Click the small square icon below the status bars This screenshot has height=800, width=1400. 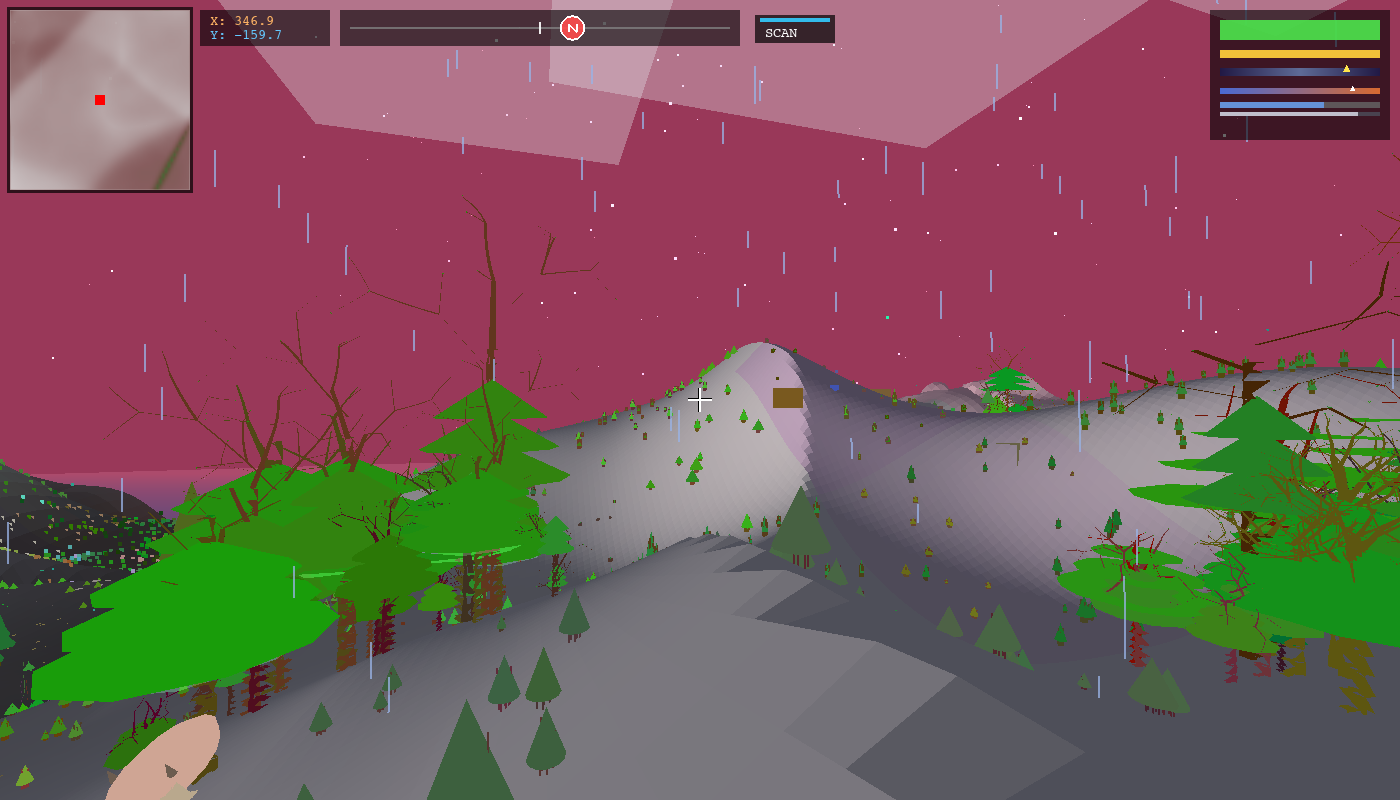click(x=1224, y=135)
